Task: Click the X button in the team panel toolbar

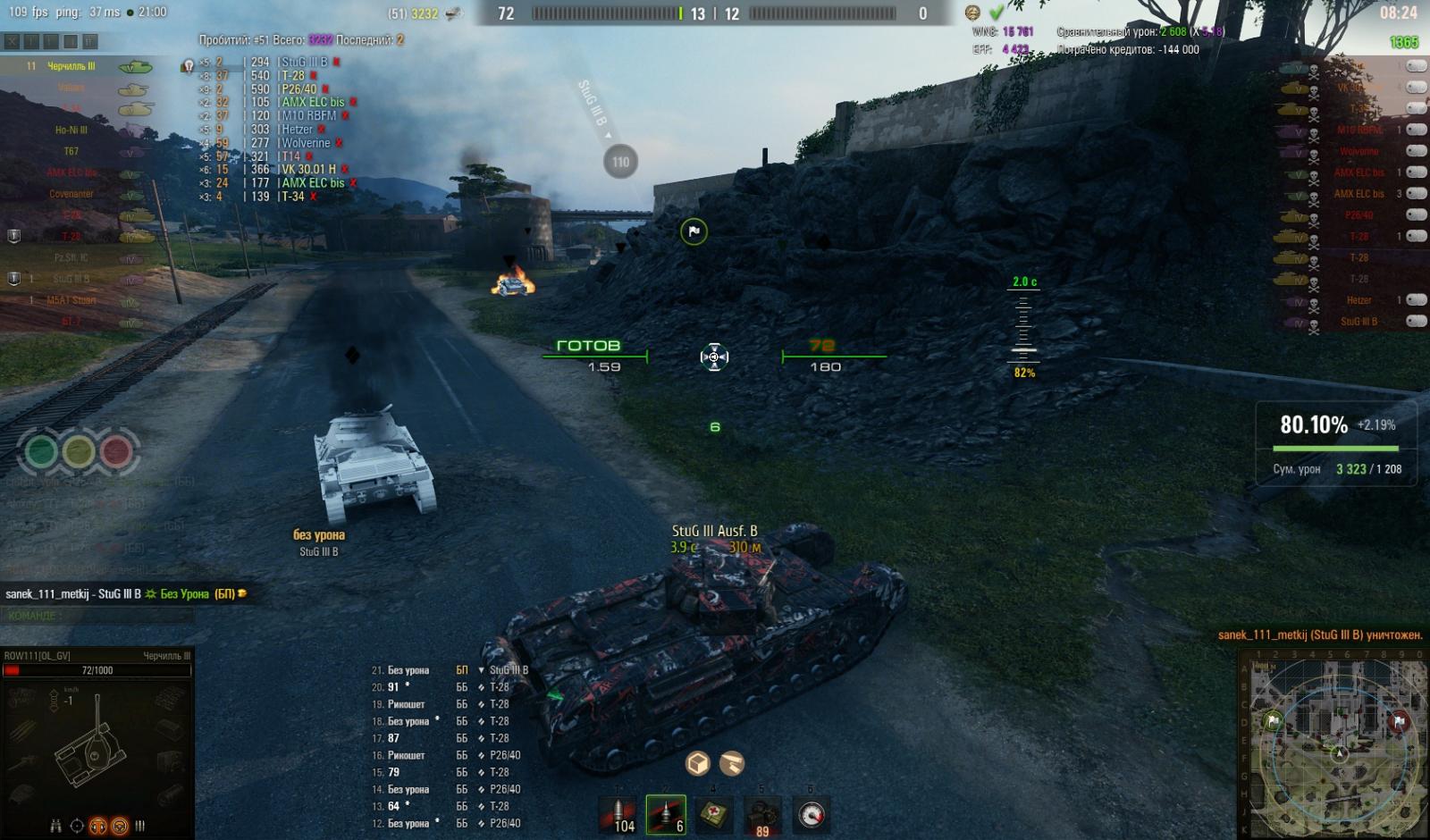Action: click(x=12, y=41)
